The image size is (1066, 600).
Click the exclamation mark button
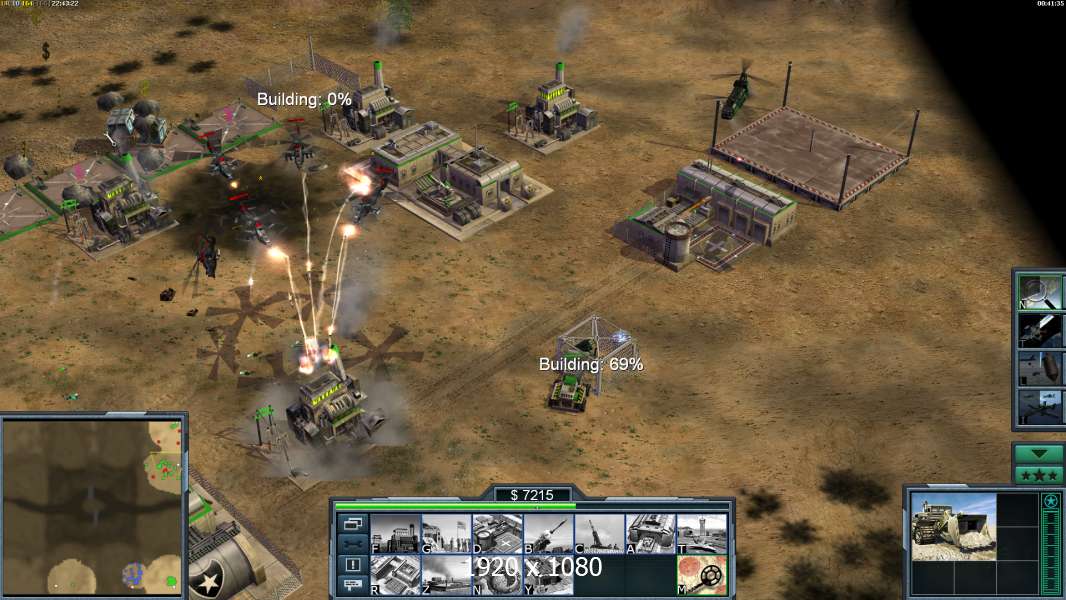click(x=353, y=565)
